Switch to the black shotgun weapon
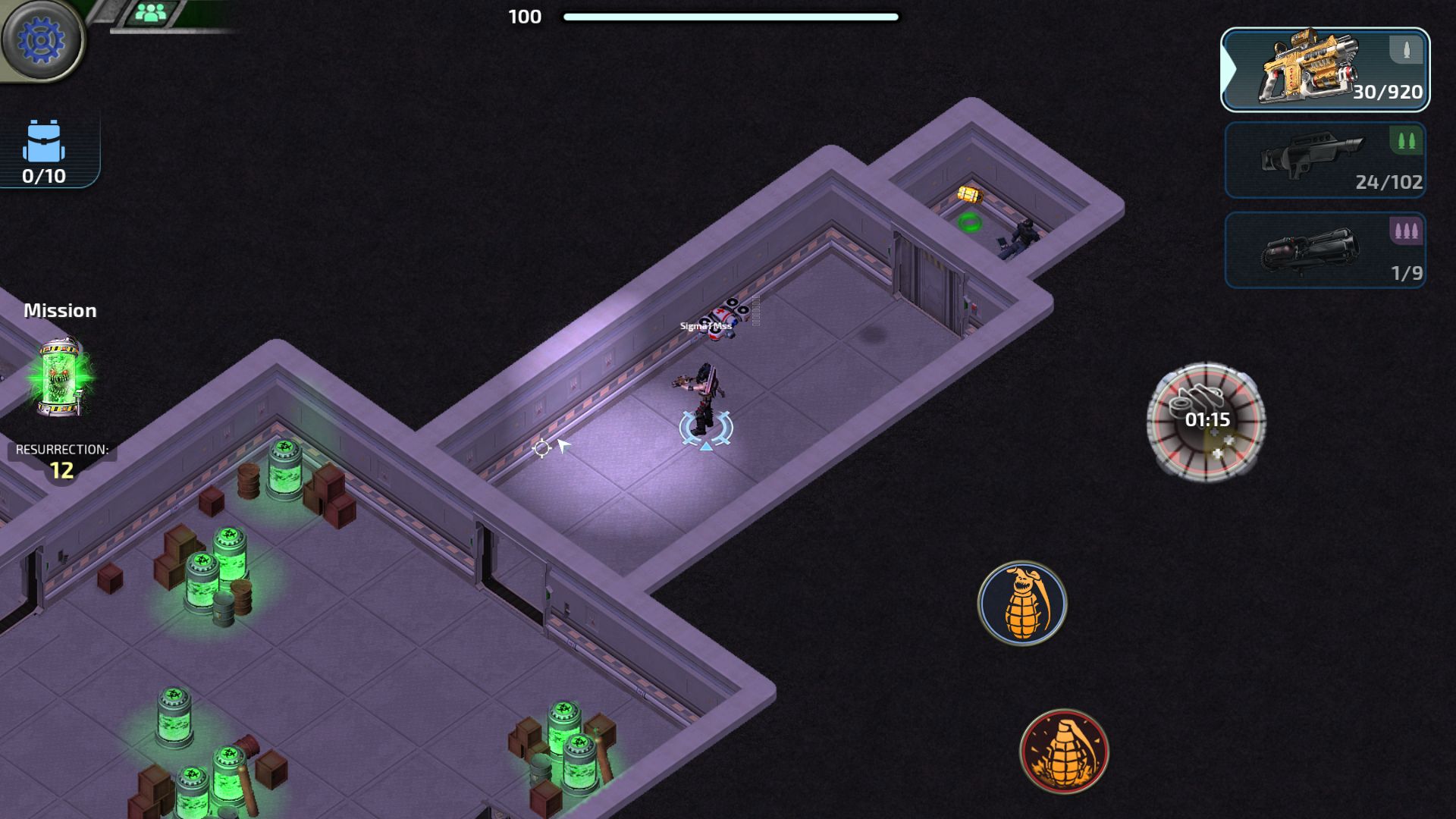1456x819 pixels. coord(1325,160)
